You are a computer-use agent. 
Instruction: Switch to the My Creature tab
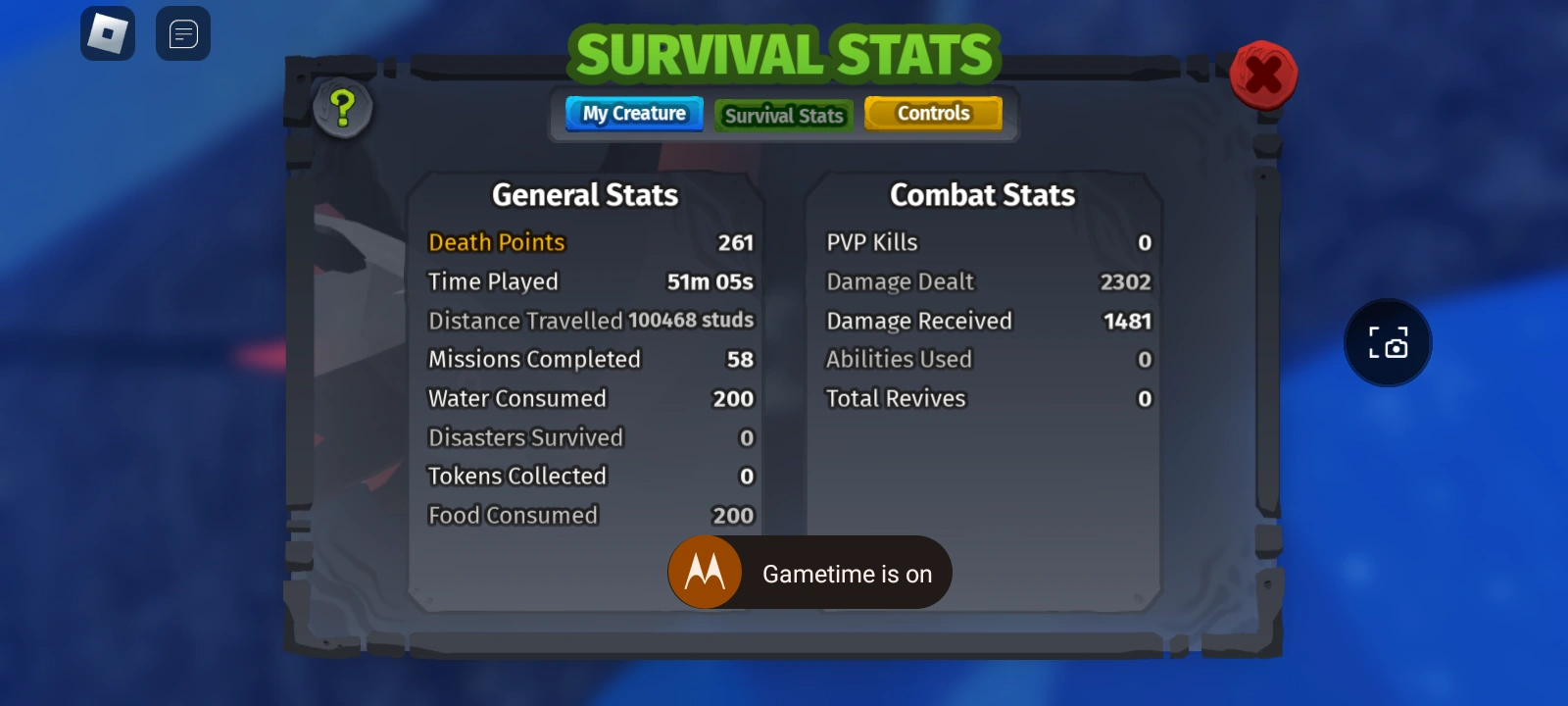click(633, 113)
